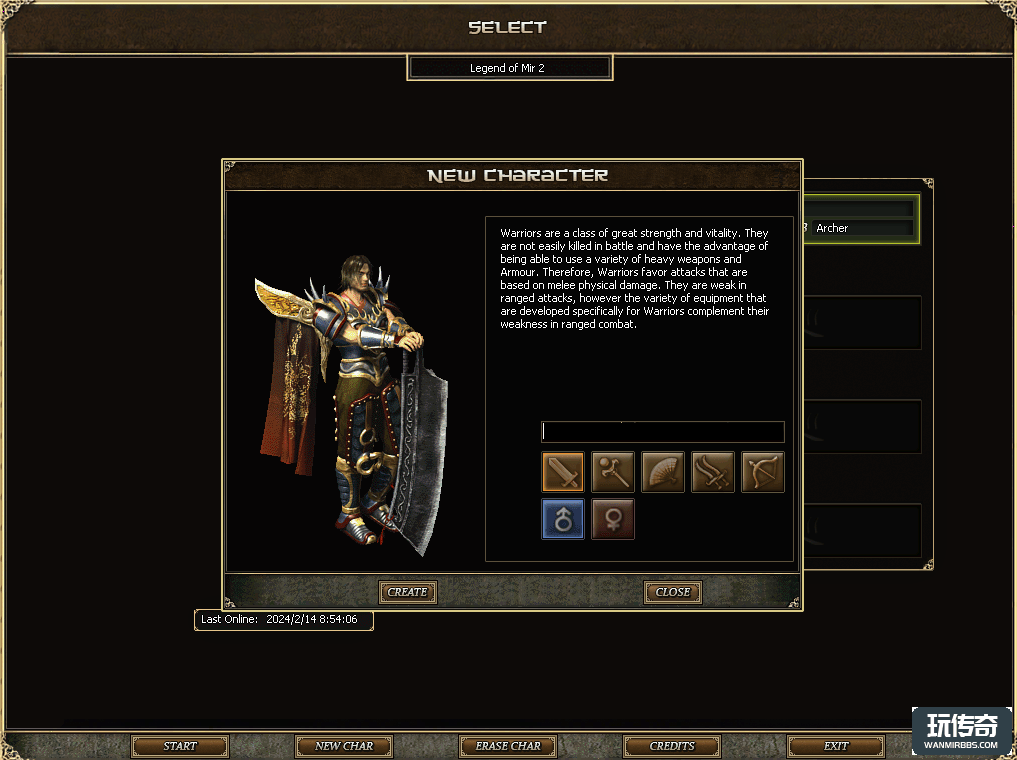Switch gender to female symbol
This screenshot has height=760, width=1017.
click(x=613, y=519)
